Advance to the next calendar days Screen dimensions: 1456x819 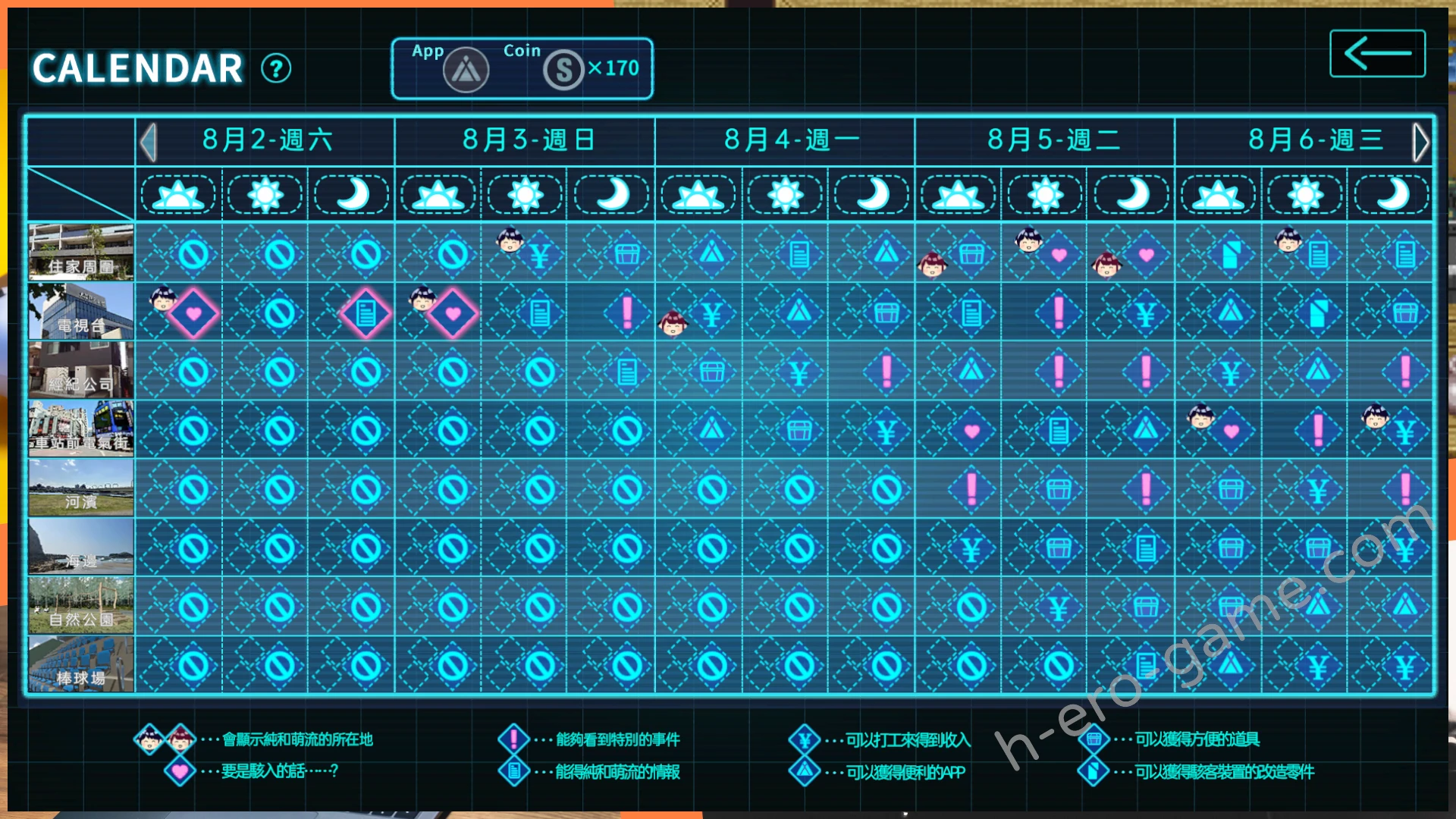(x=1420, y=142)
